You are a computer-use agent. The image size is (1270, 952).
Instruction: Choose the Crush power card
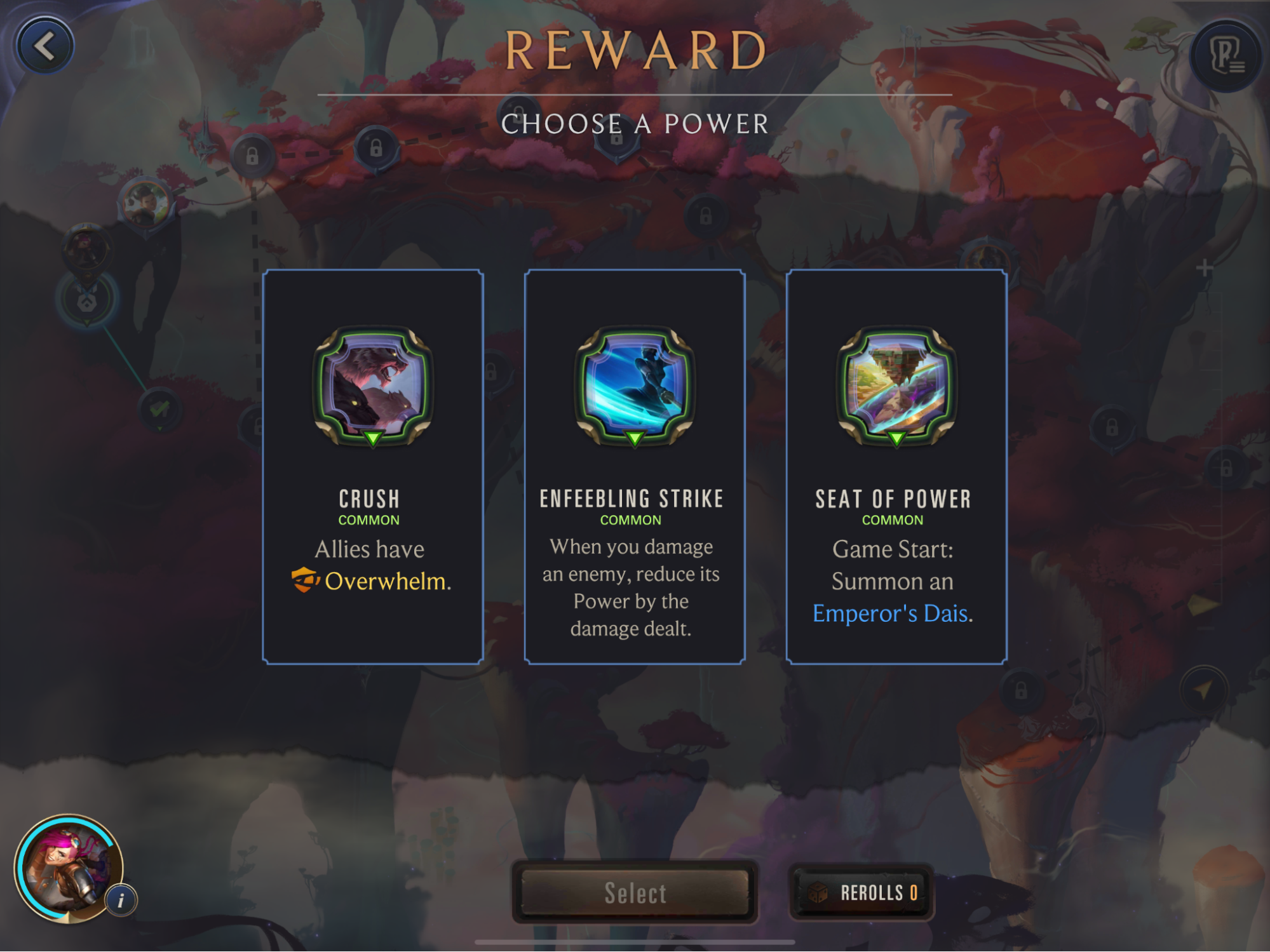373,467
